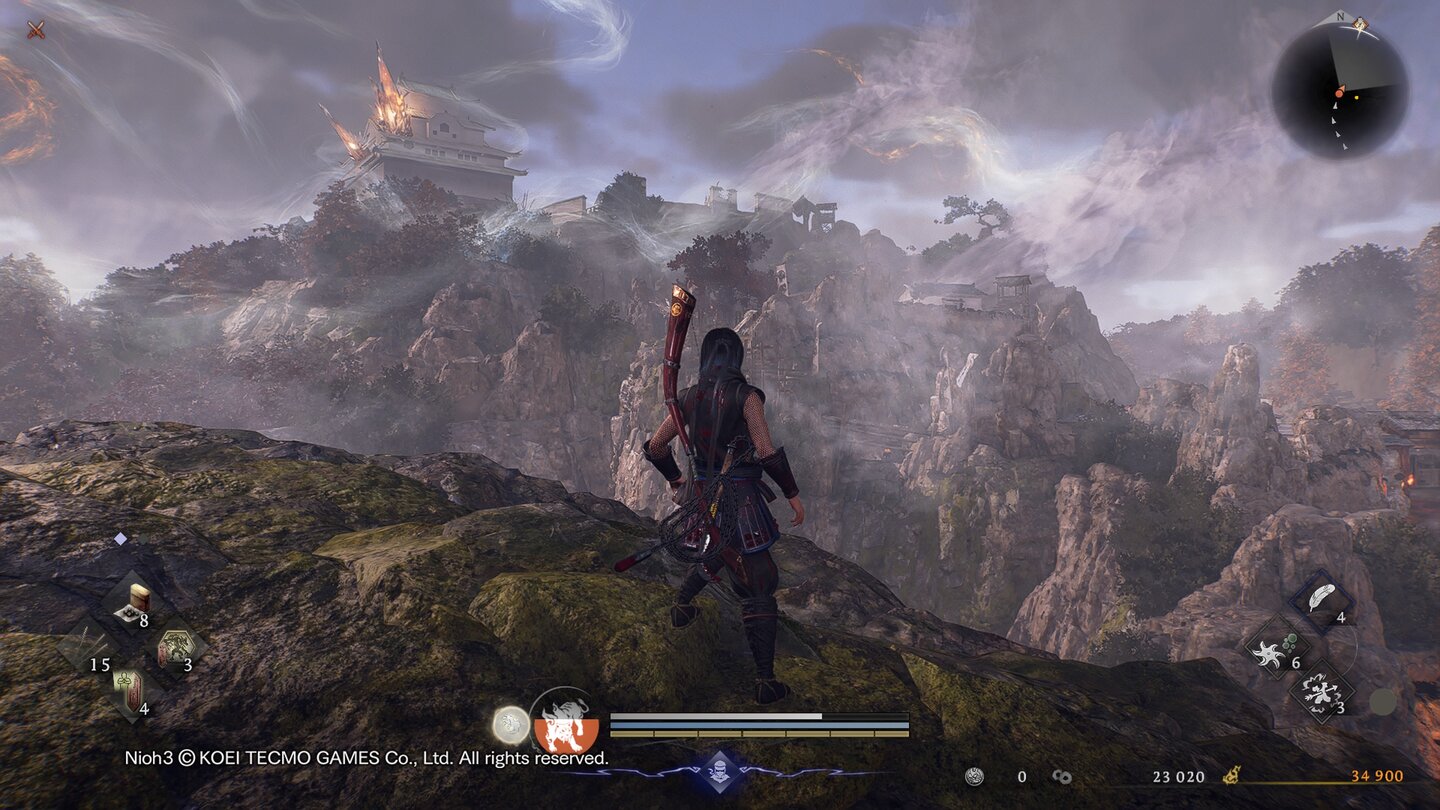Select the arrows slot showing 15
The image size is (1440, 810).
tap(86, 645)
